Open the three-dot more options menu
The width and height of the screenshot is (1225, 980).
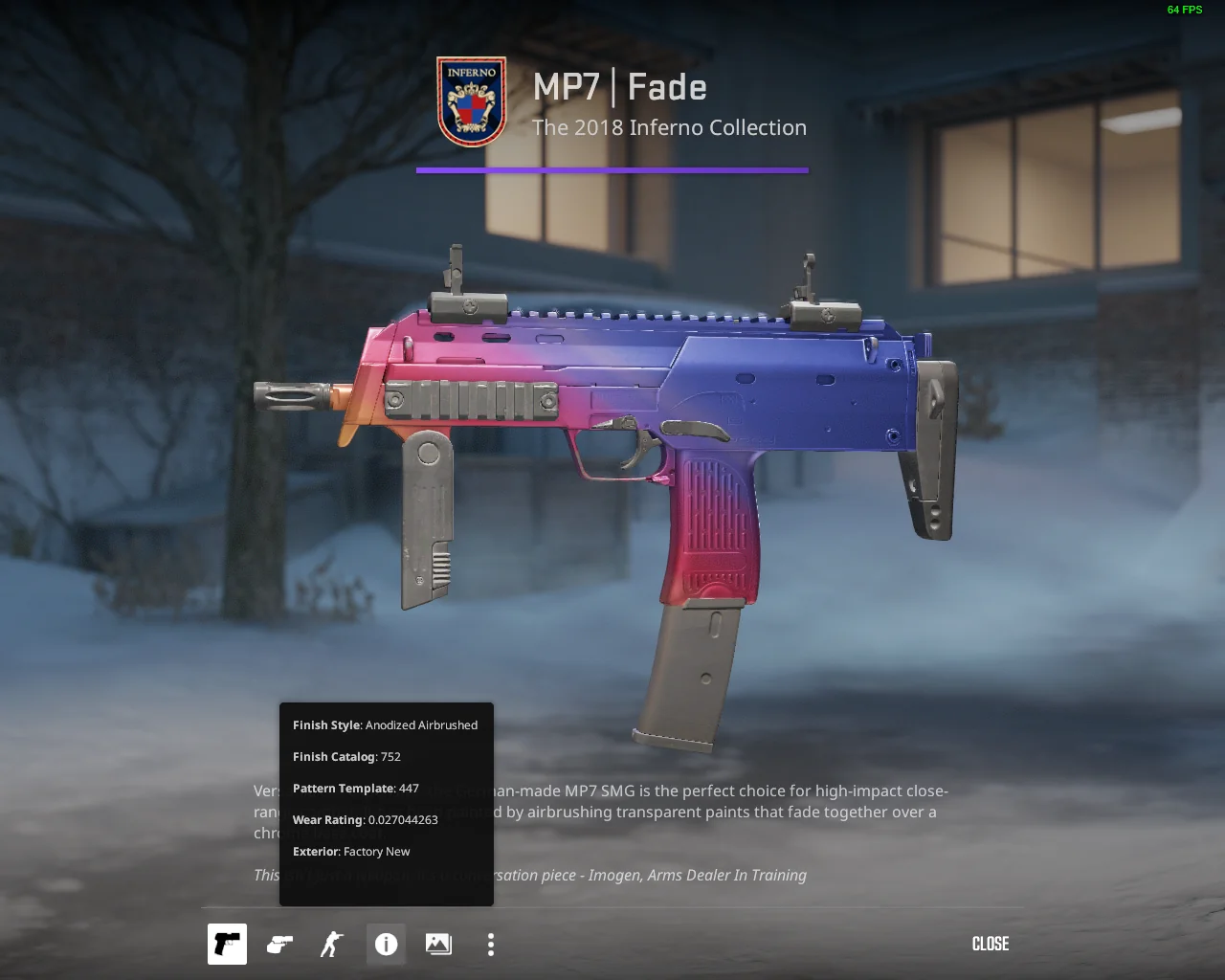[491, 944]
